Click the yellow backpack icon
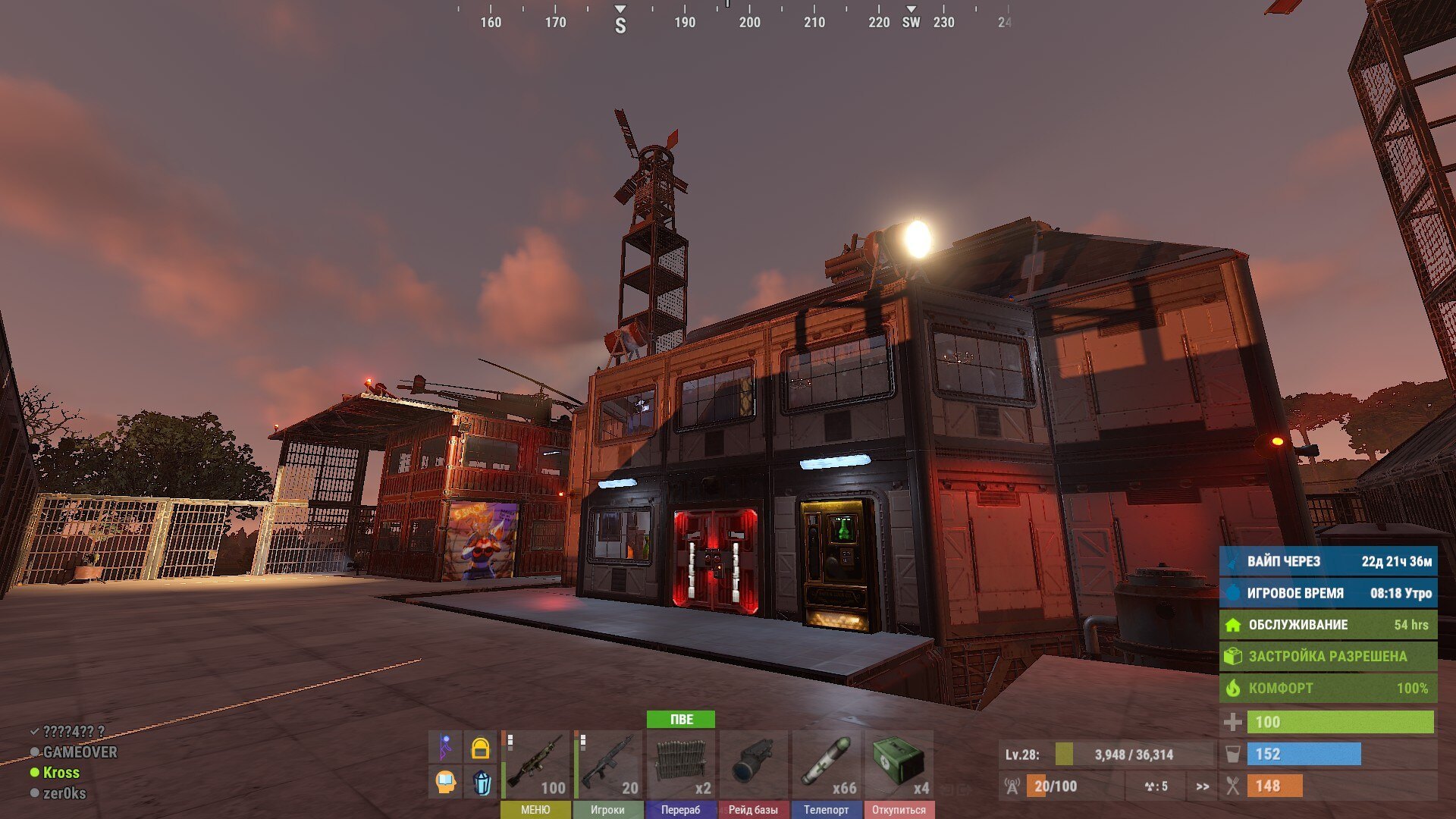 pos(480,748)
